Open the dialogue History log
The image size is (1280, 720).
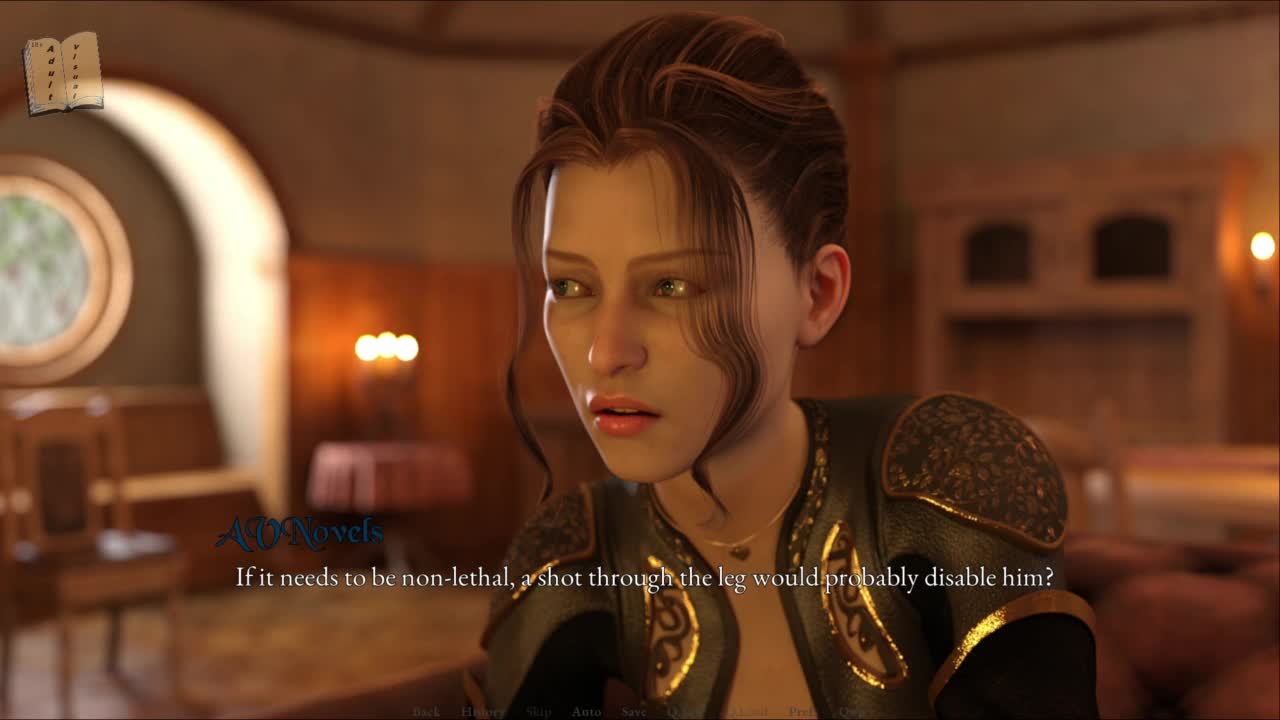pos(482,712)
